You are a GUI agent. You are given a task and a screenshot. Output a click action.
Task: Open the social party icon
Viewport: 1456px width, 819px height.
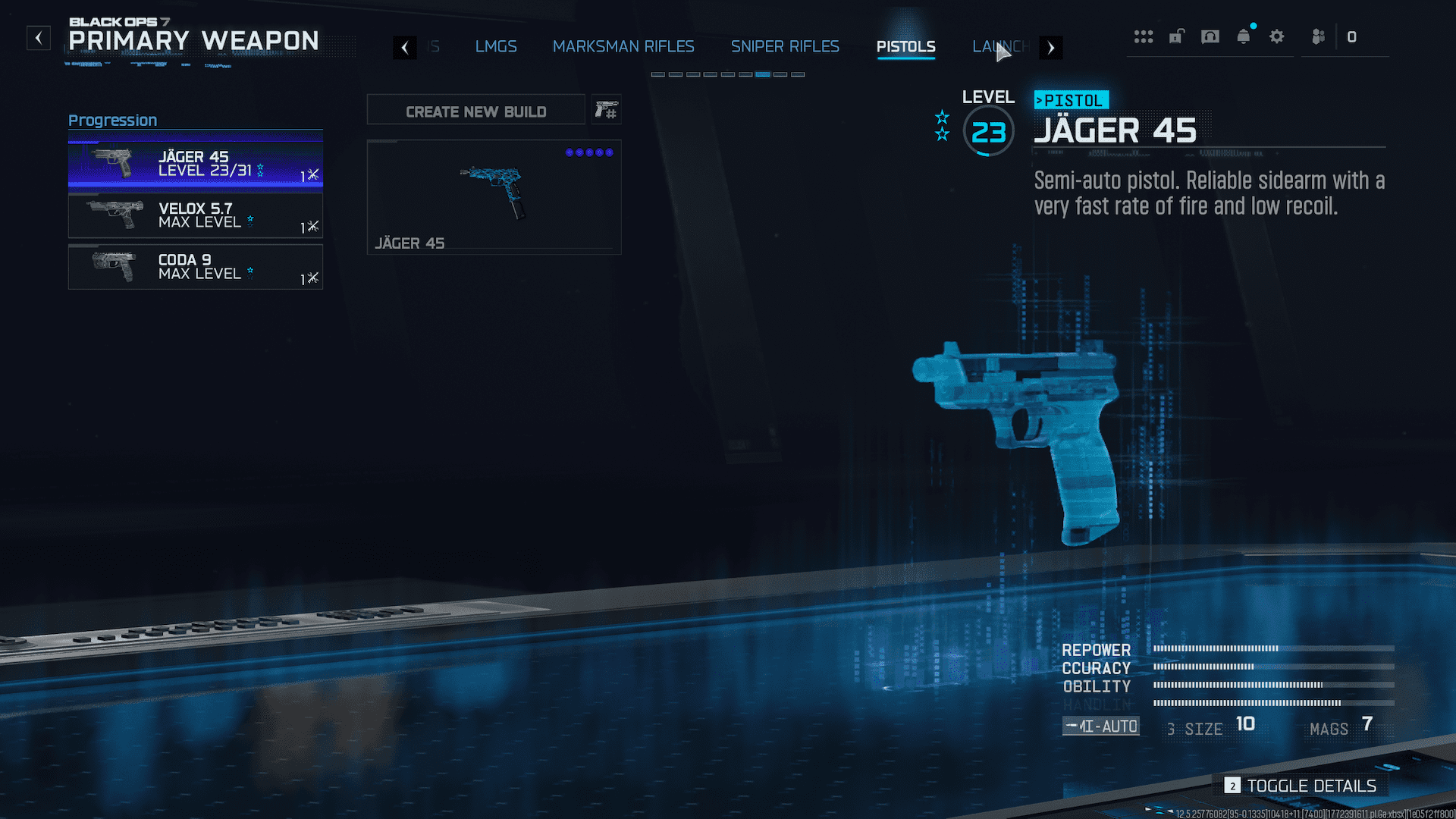point(1319,36)
